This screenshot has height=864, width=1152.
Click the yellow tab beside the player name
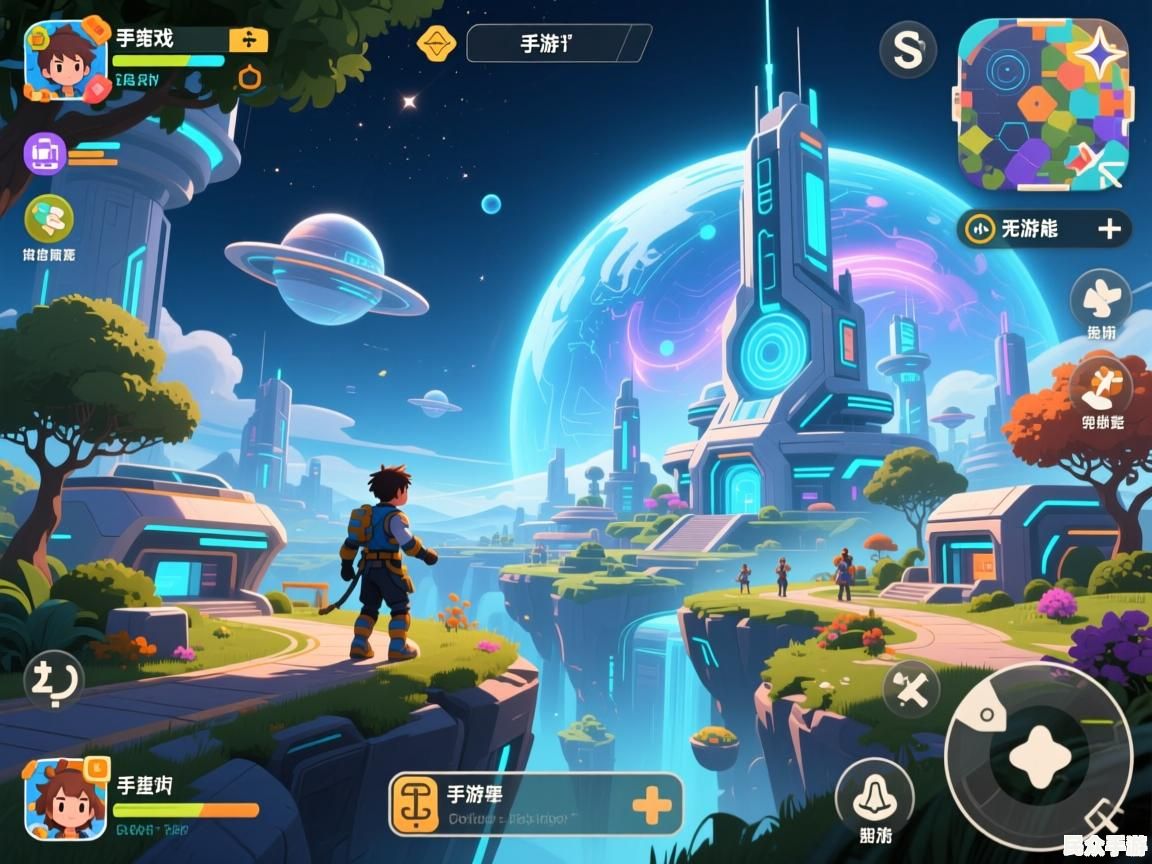[x=248, y=40]
